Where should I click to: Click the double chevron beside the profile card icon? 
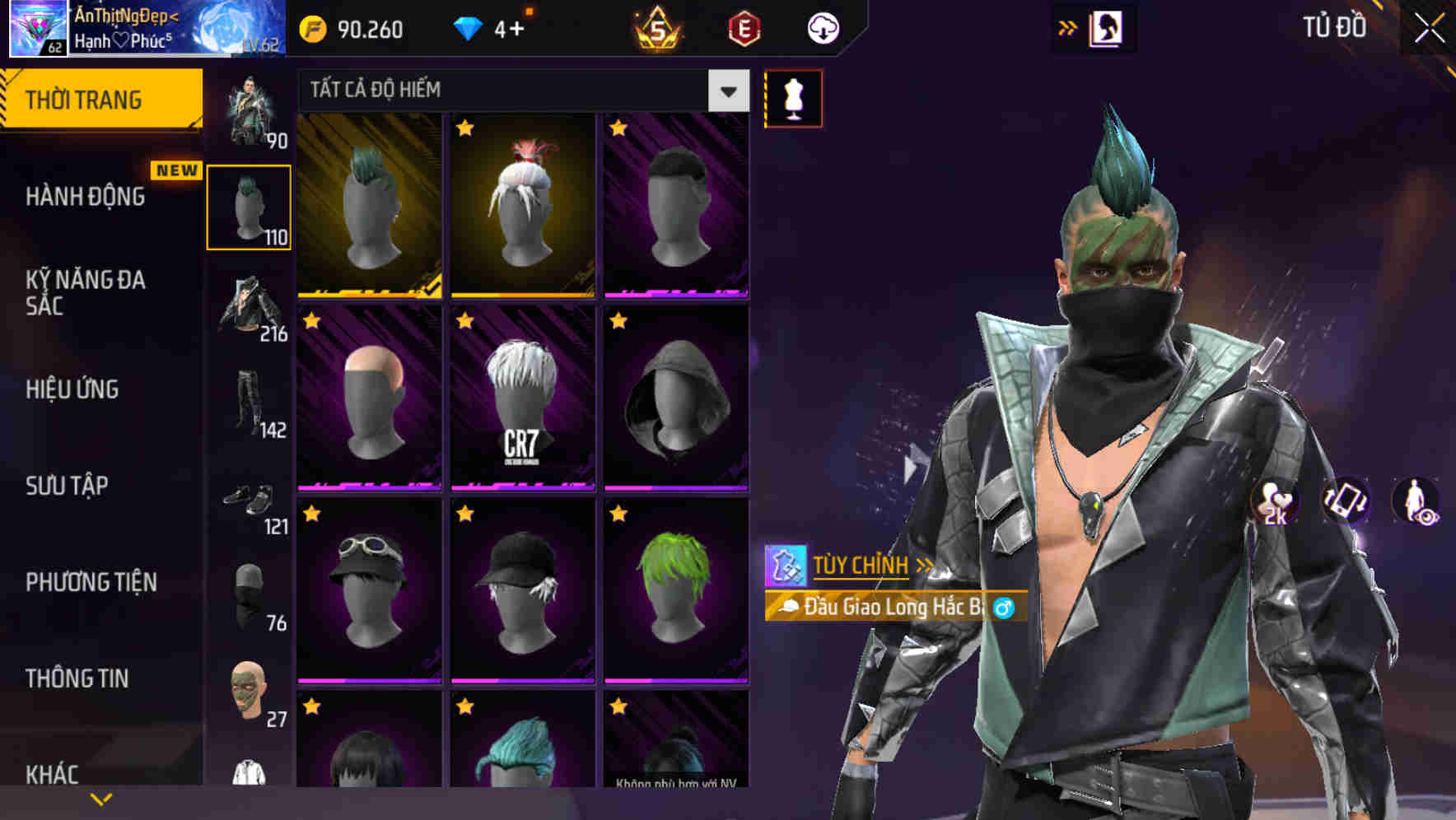click(1068, 27)
